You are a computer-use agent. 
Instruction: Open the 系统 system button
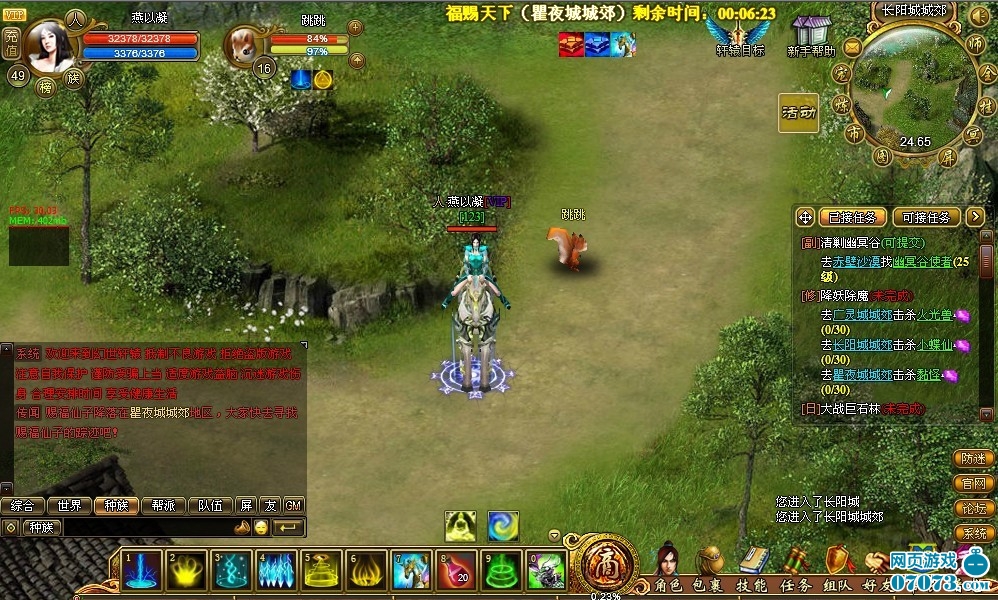point(975,534)
